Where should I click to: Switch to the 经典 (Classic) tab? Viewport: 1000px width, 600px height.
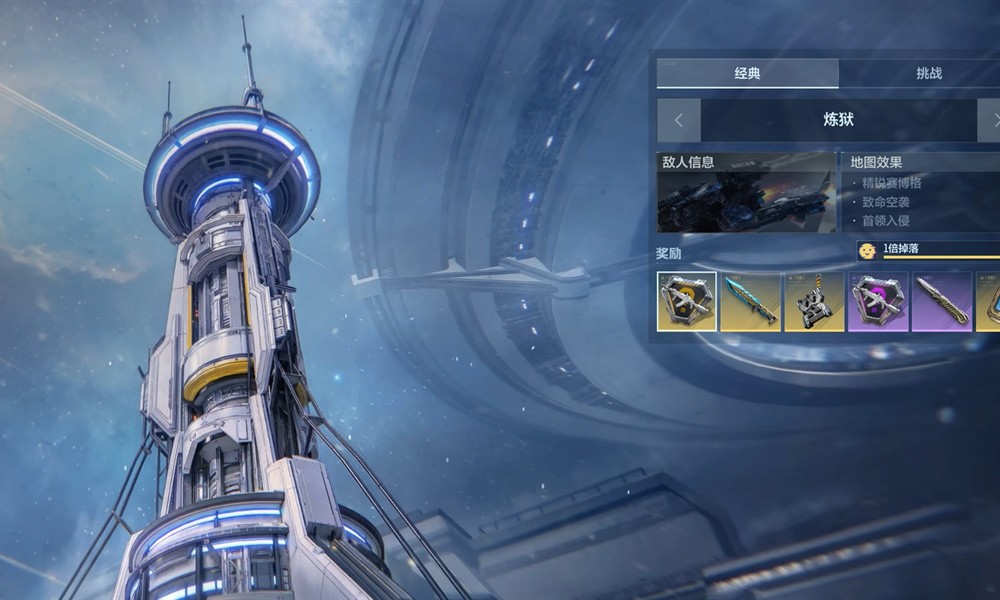747,73
